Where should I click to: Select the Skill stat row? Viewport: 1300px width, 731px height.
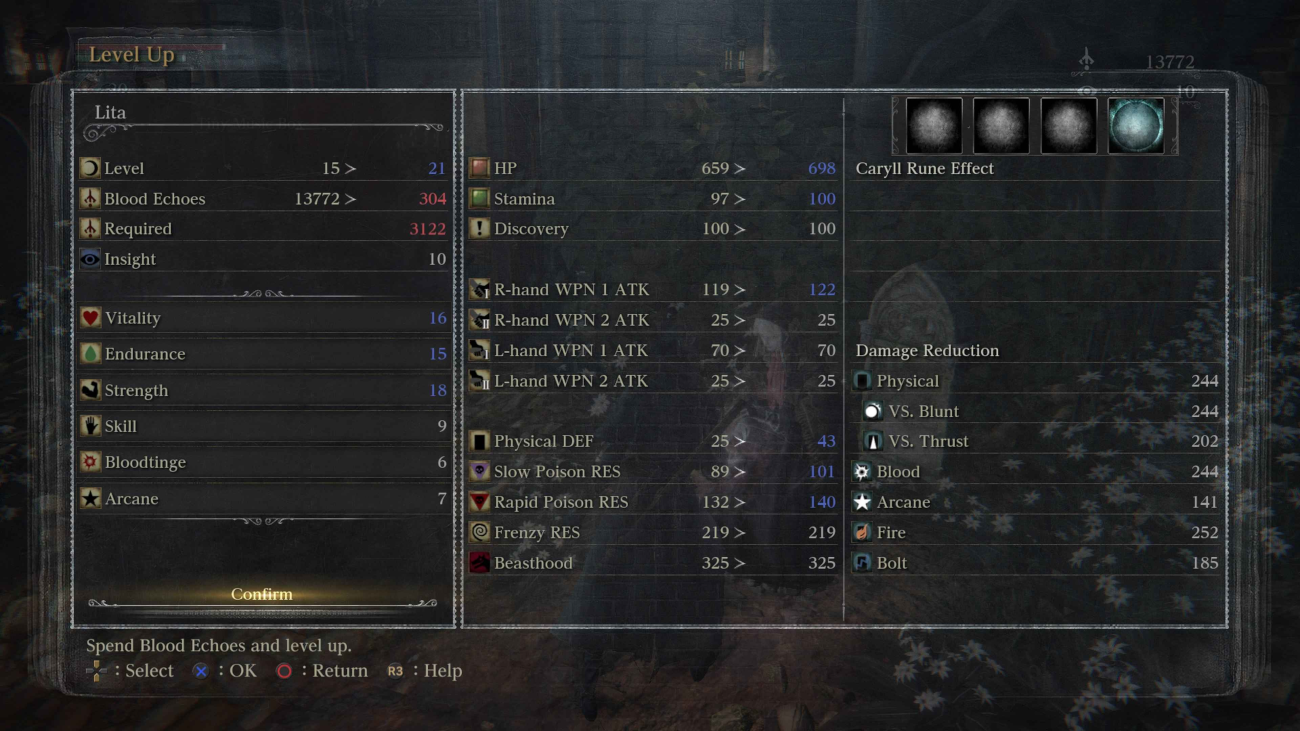(263, 426)
